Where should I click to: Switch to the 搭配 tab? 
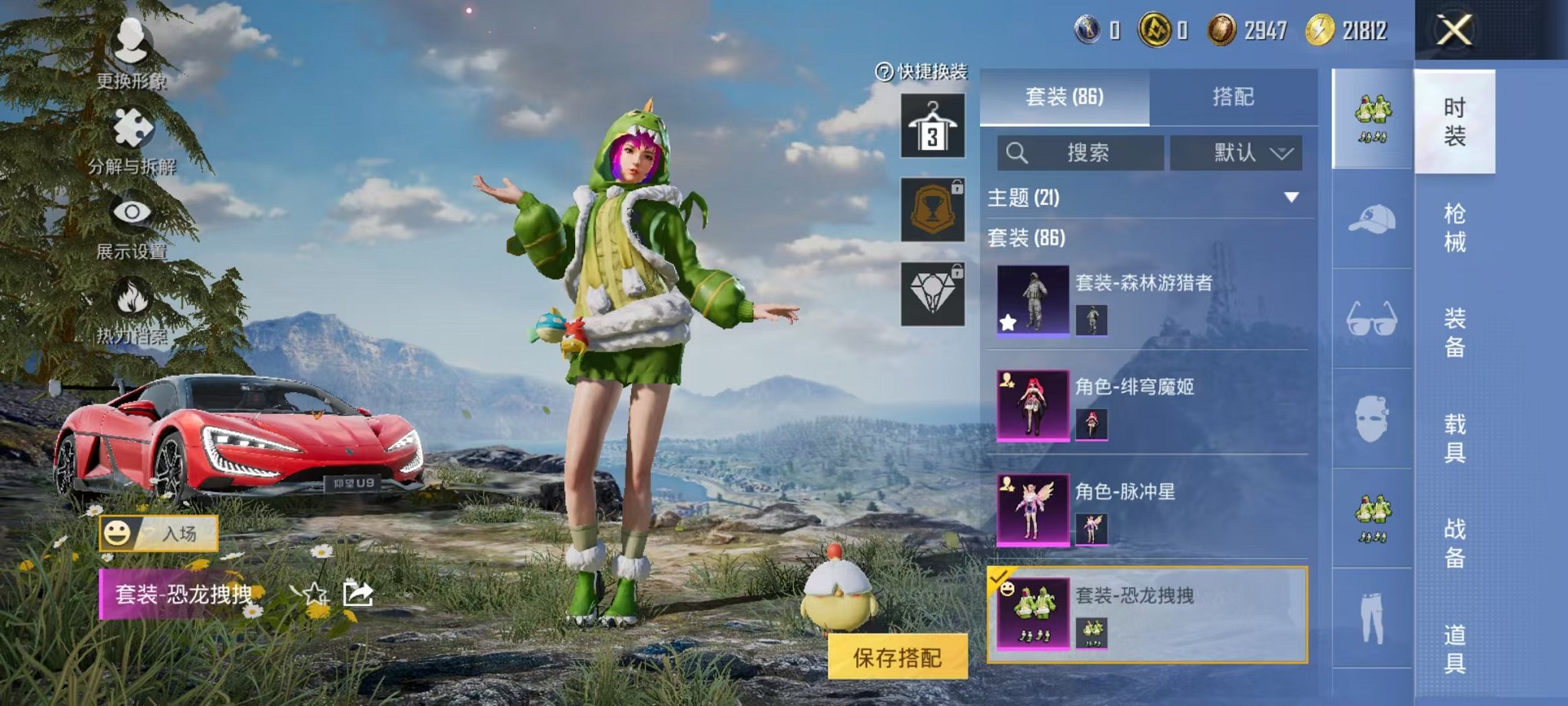coord(1235,96)
